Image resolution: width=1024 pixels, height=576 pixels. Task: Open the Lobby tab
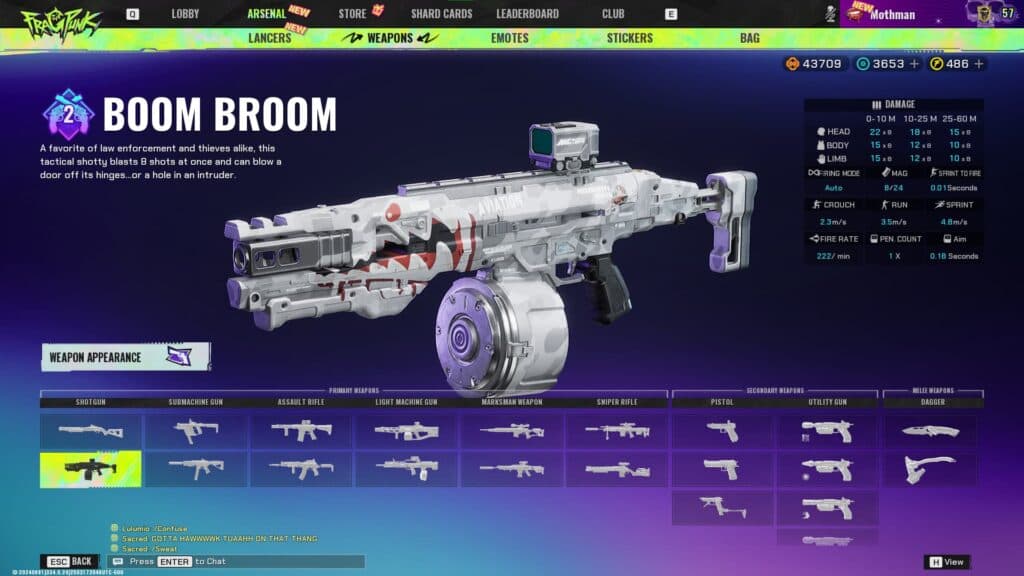185,14
